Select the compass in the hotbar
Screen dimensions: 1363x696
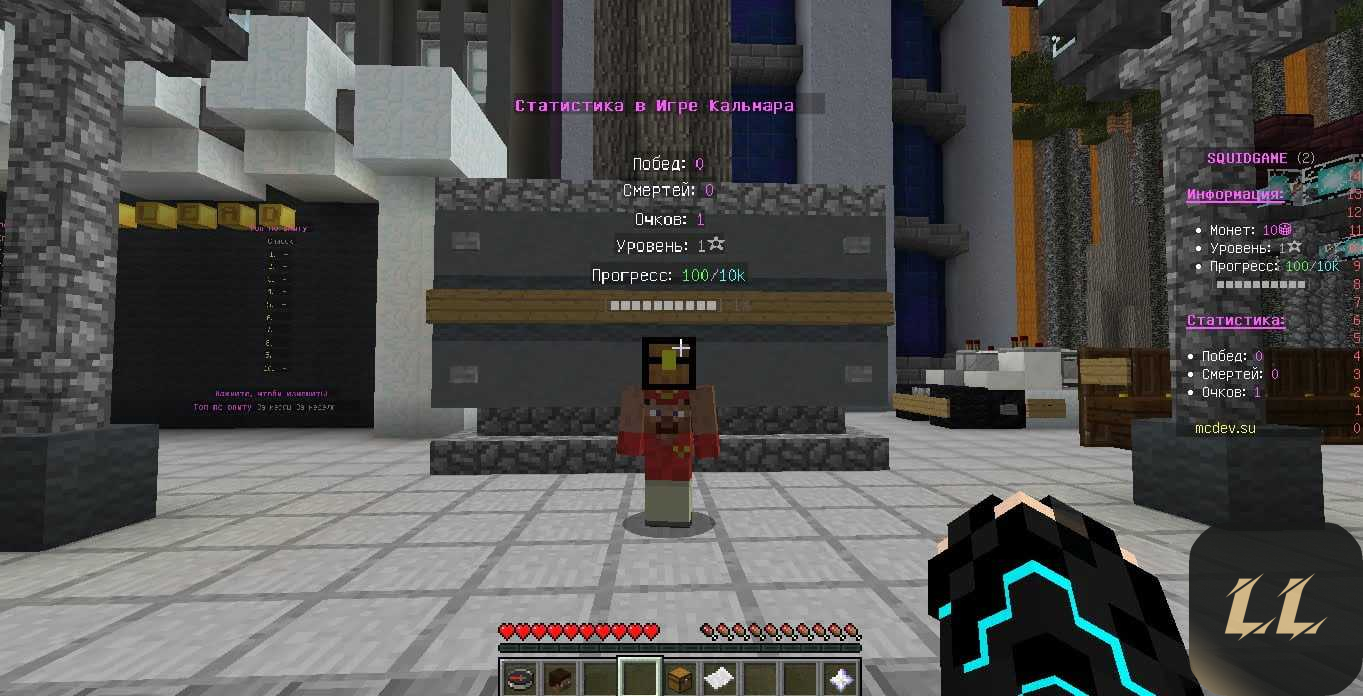(519, 678)
